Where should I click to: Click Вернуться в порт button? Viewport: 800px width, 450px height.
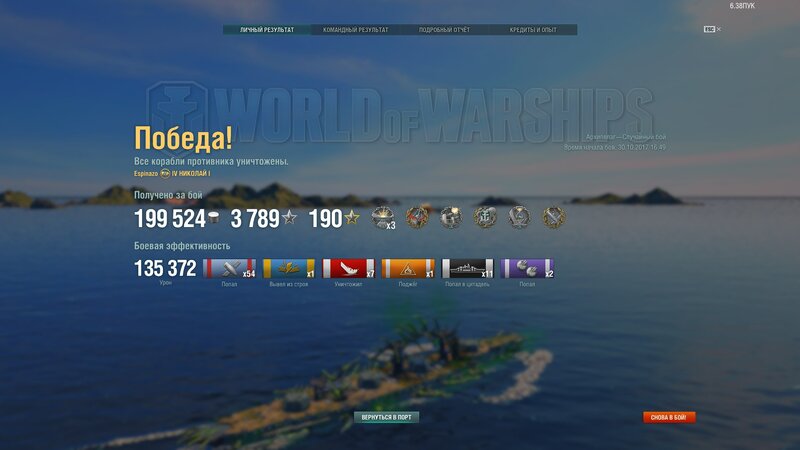pos(386,416)
